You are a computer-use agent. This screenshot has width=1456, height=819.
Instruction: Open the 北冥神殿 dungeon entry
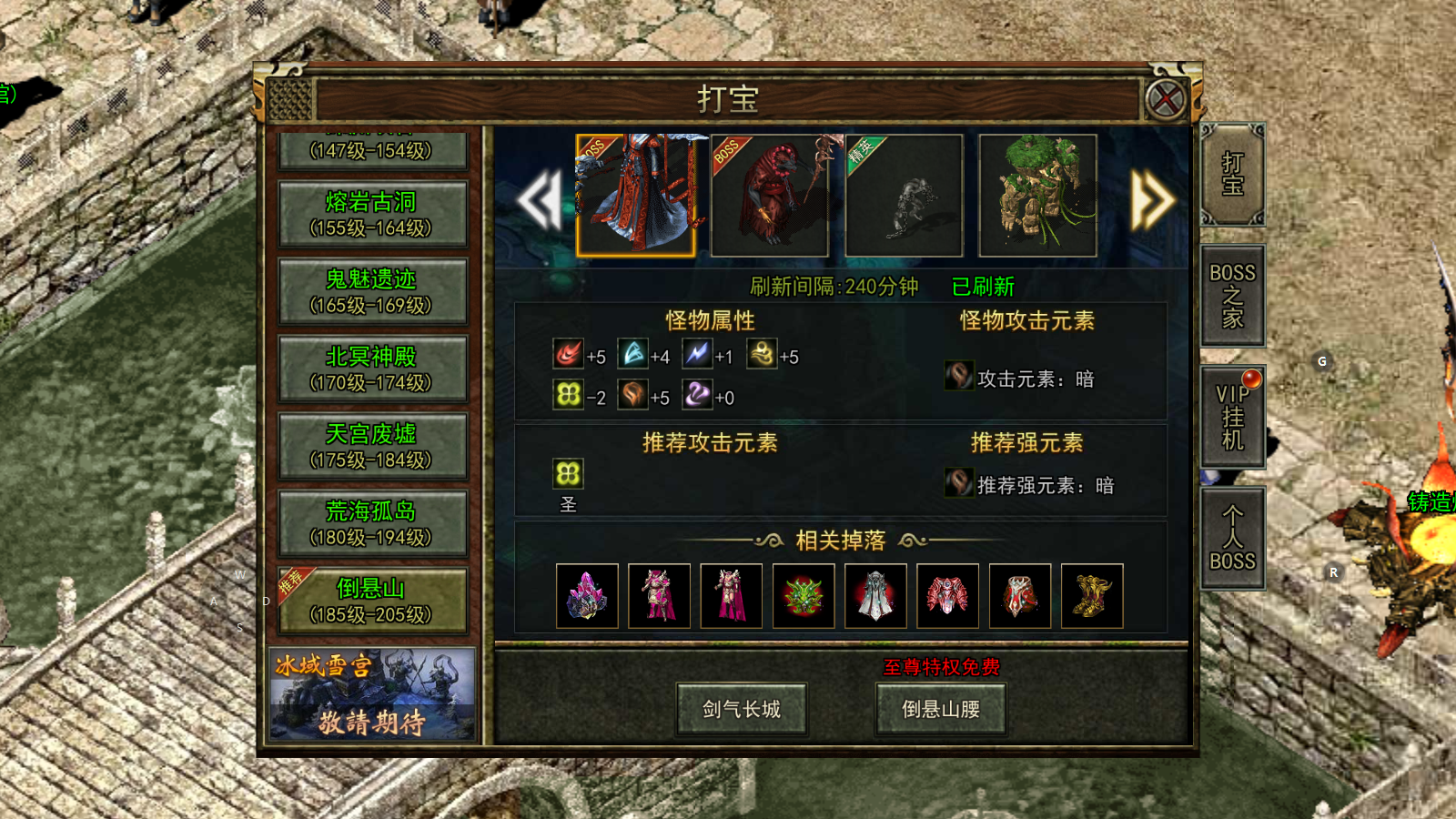[x=371, y=369]
